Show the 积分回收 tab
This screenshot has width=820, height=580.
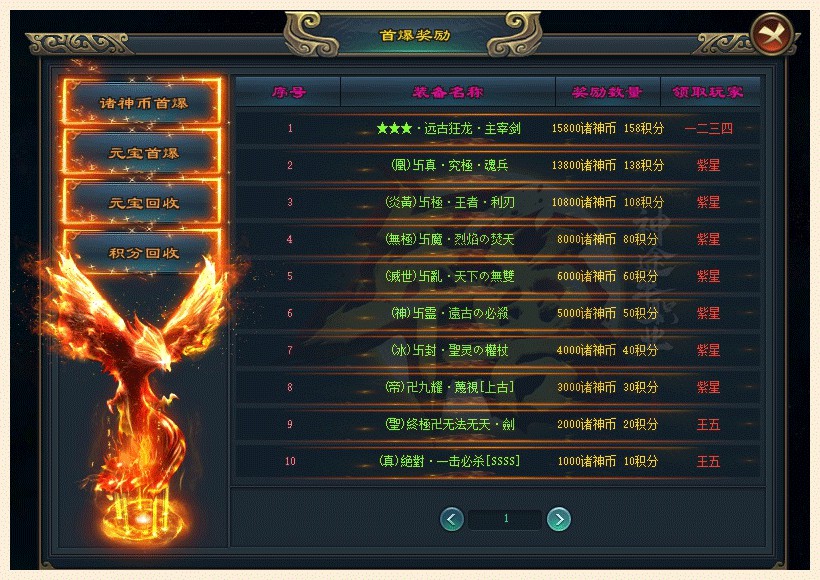143,252
